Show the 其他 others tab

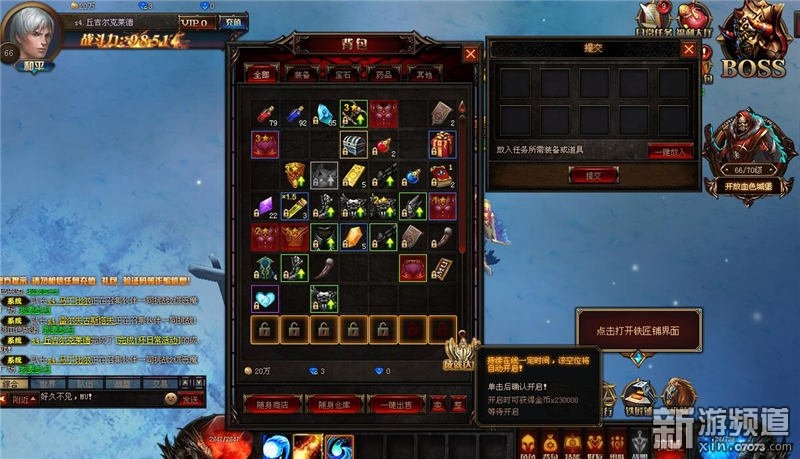click(x=426, y=74)
